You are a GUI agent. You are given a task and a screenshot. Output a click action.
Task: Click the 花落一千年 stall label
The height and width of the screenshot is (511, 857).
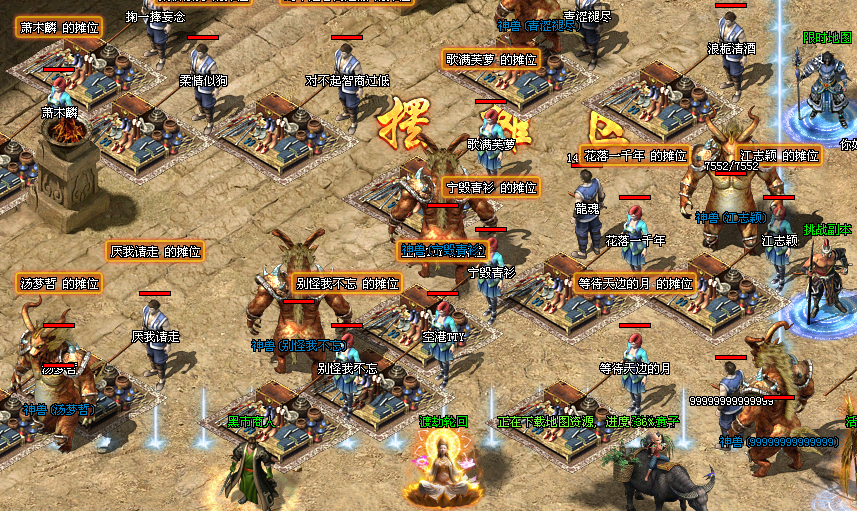point(635,156)
